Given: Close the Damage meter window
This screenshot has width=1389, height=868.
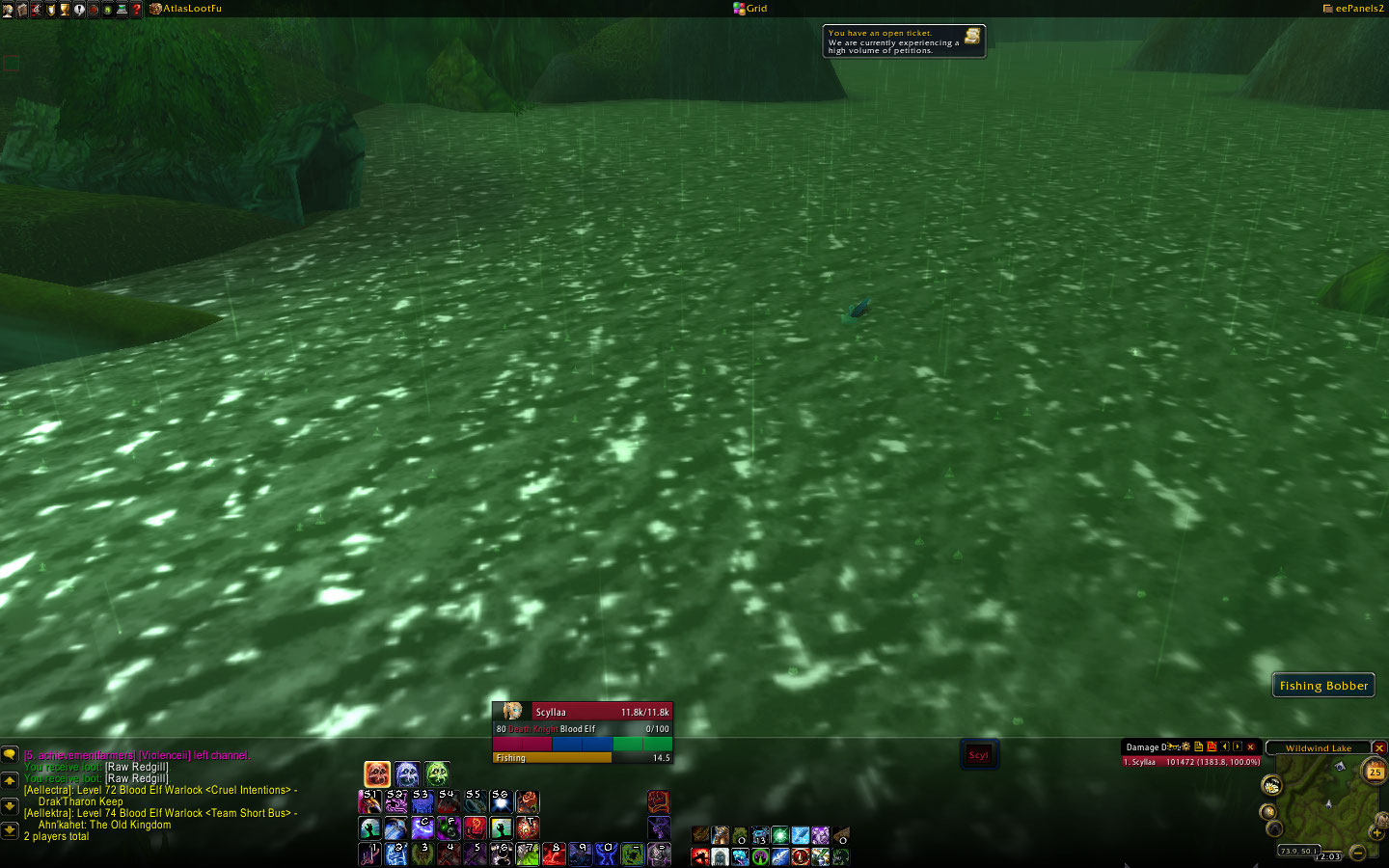Looking at the screenshot, I should pos(1251,747).
